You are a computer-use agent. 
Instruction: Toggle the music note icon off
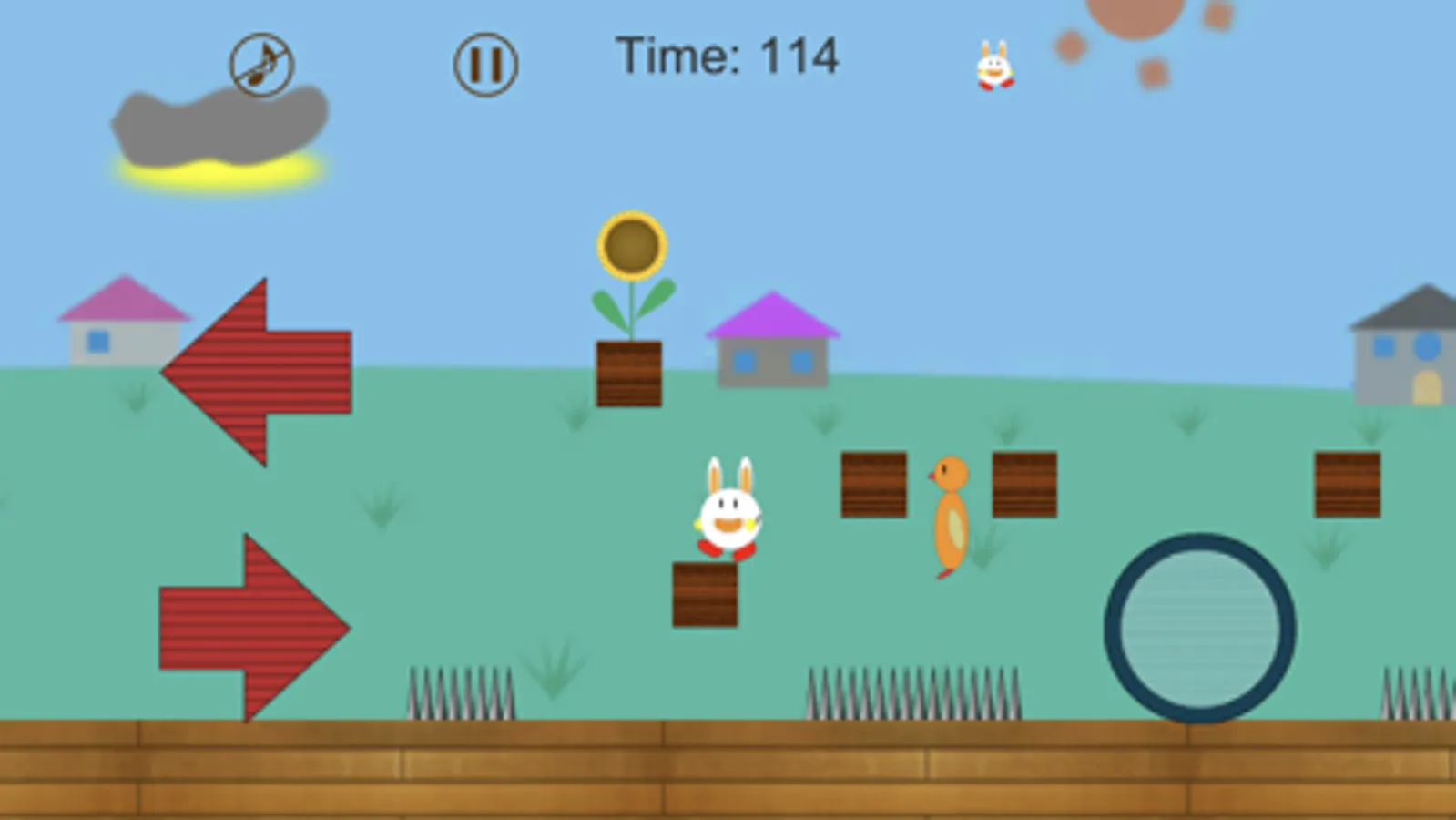261,62
